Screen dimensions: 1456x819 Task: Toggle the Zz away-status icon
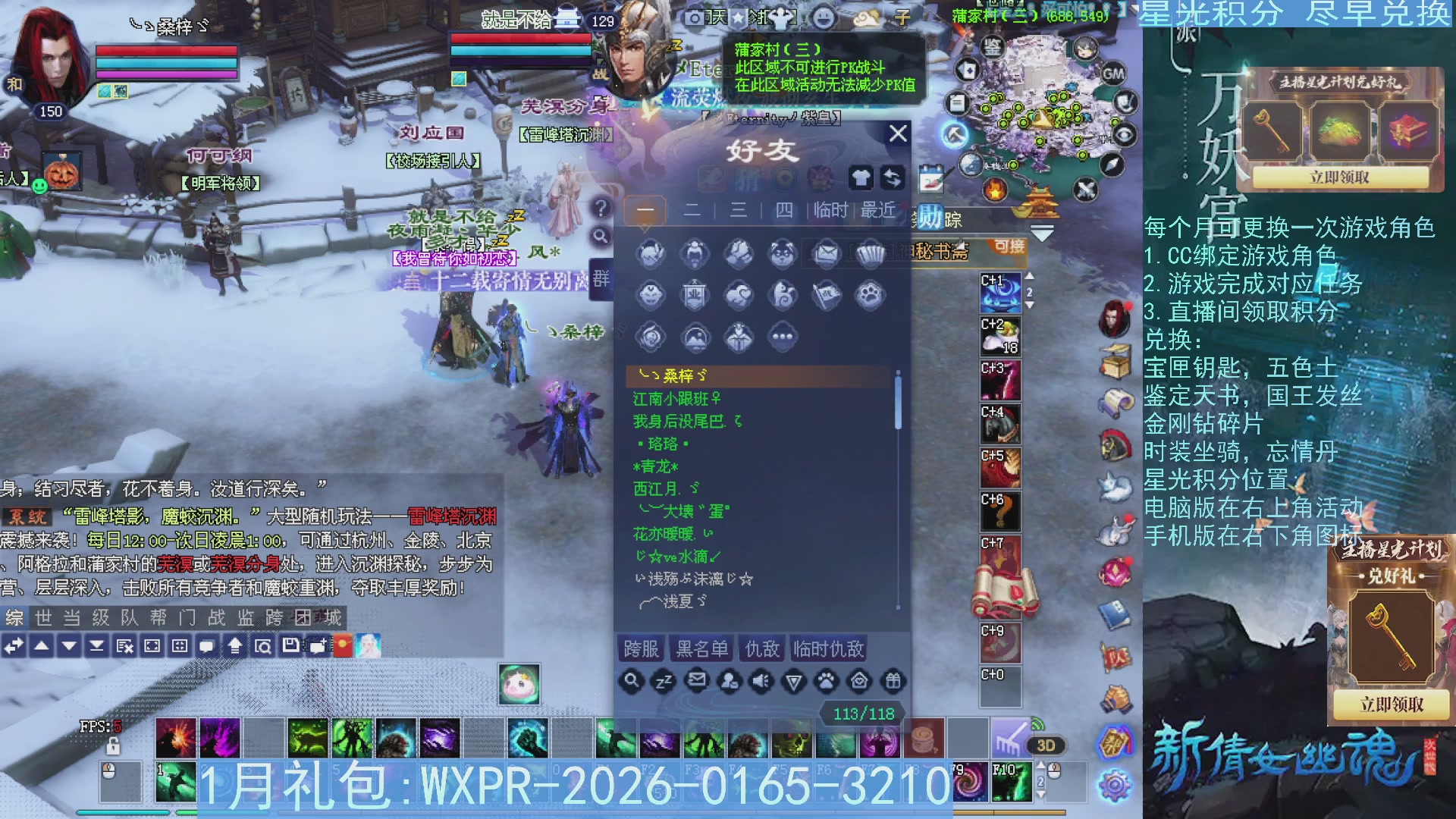[x=664, y=681]
